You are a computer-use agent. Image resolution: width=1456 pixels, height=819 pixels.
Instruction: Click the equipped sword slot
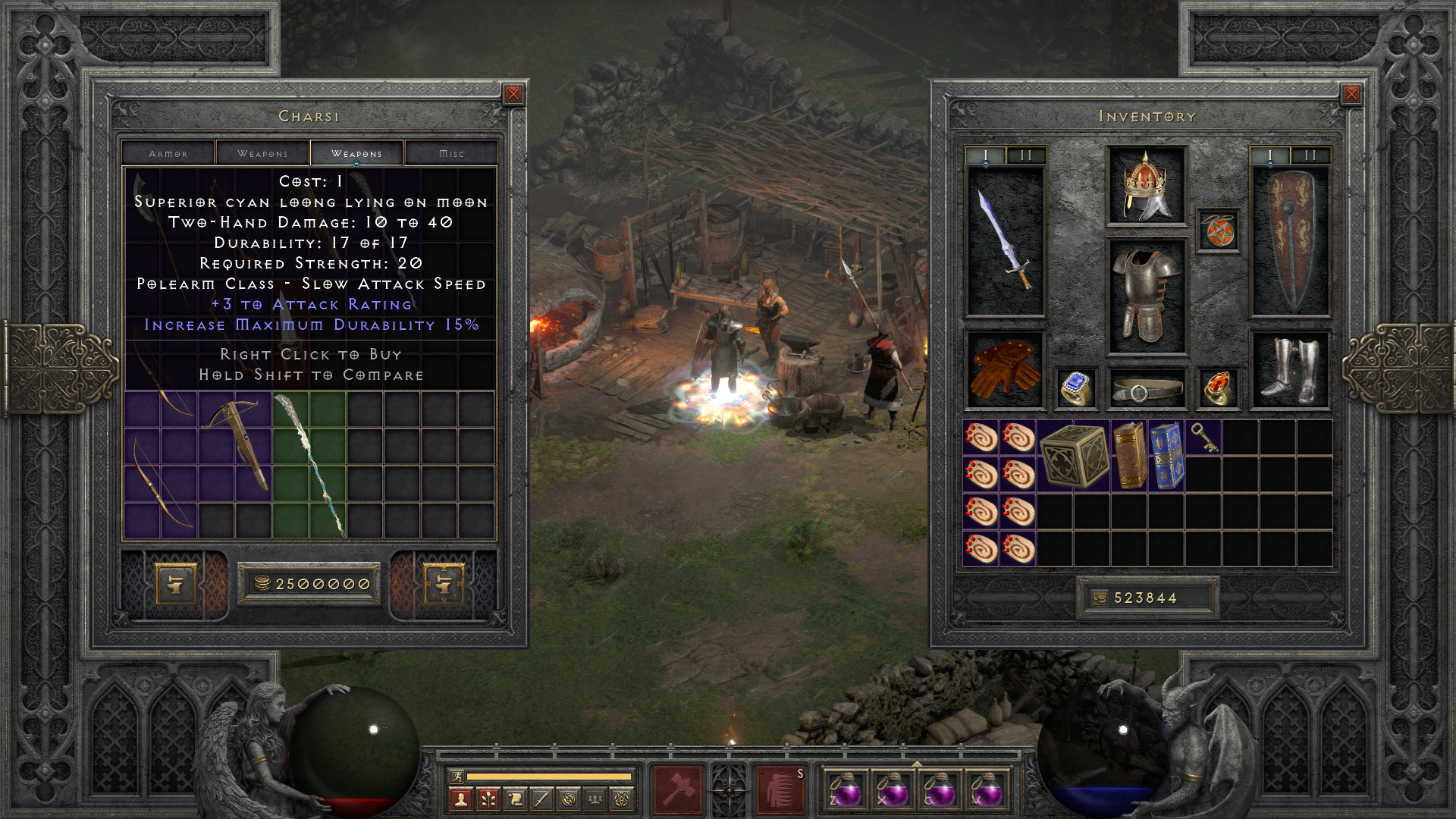coord(1005,240)
